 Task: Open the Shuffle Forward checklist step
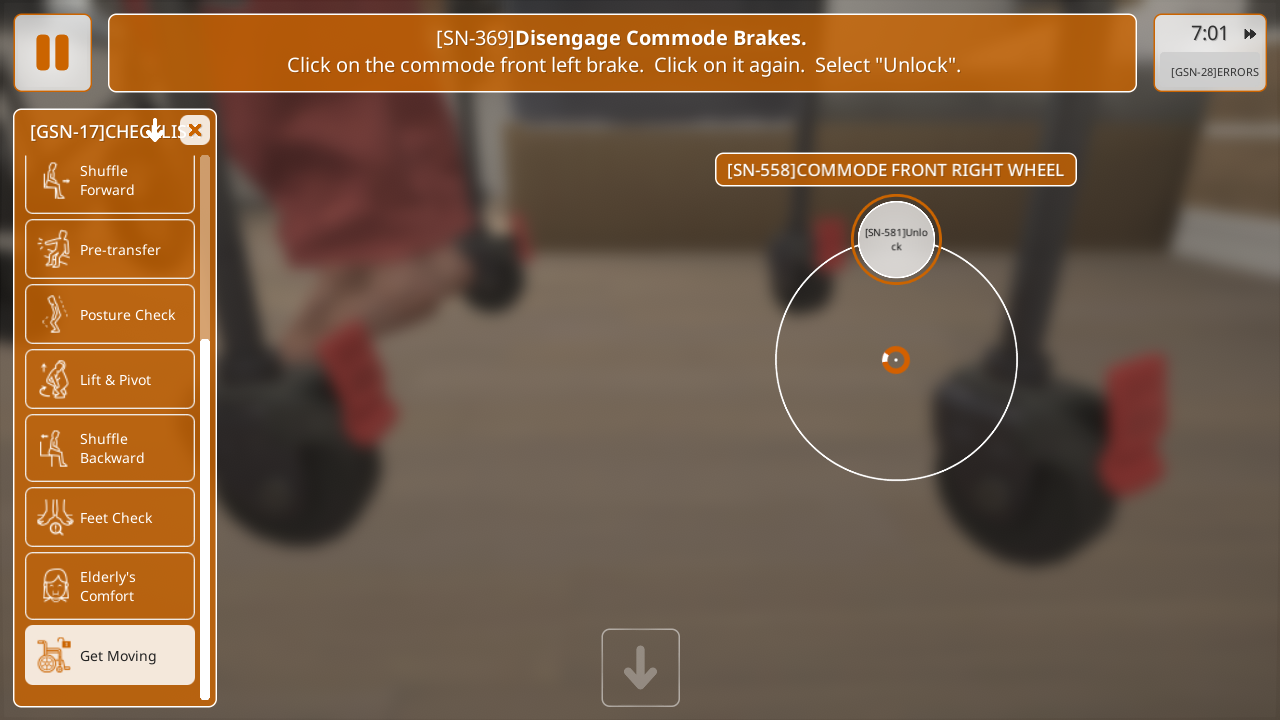coord(110,181)
